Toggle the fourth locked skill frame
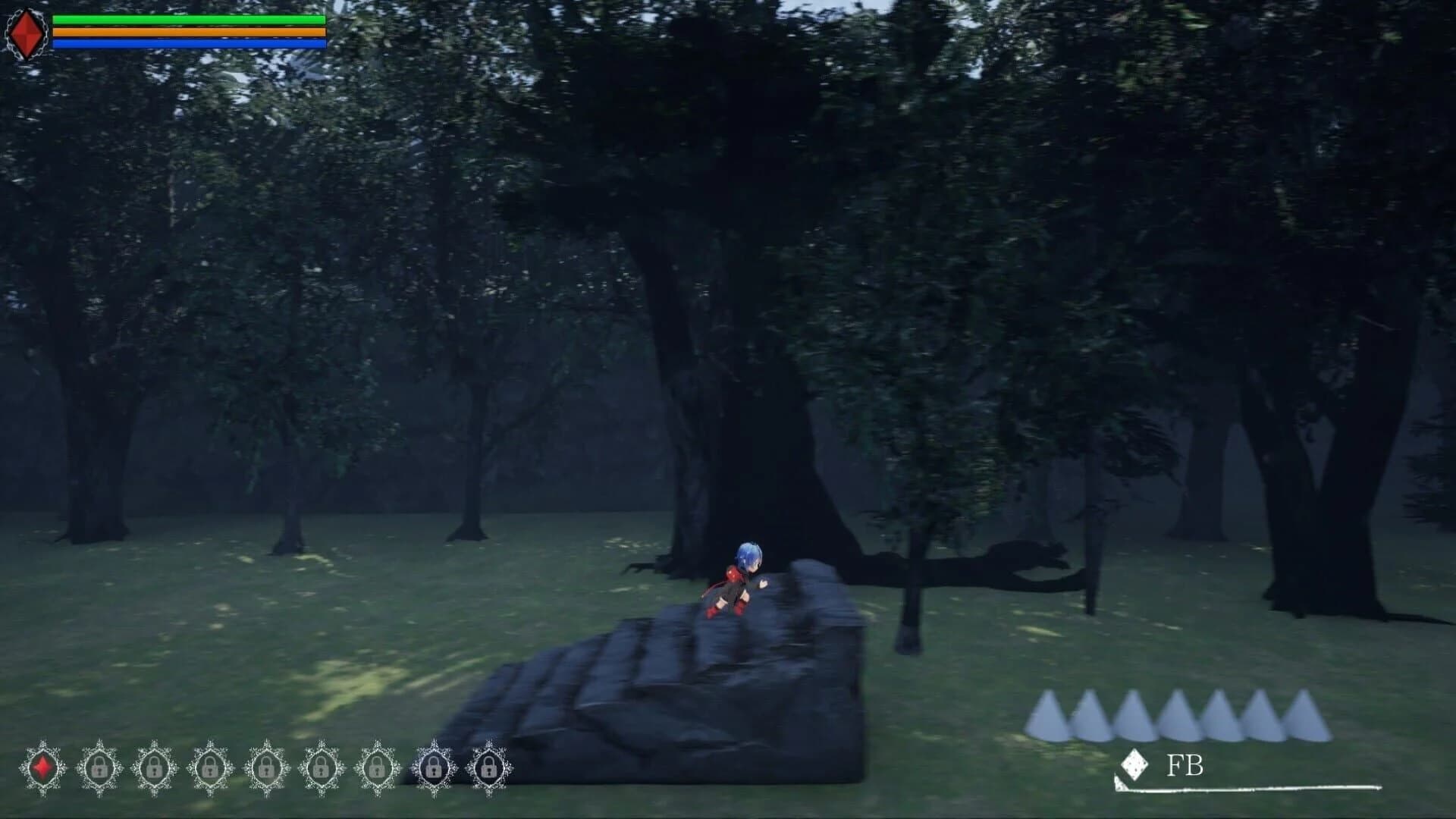Screen dimensions: 1456x819 266,766
